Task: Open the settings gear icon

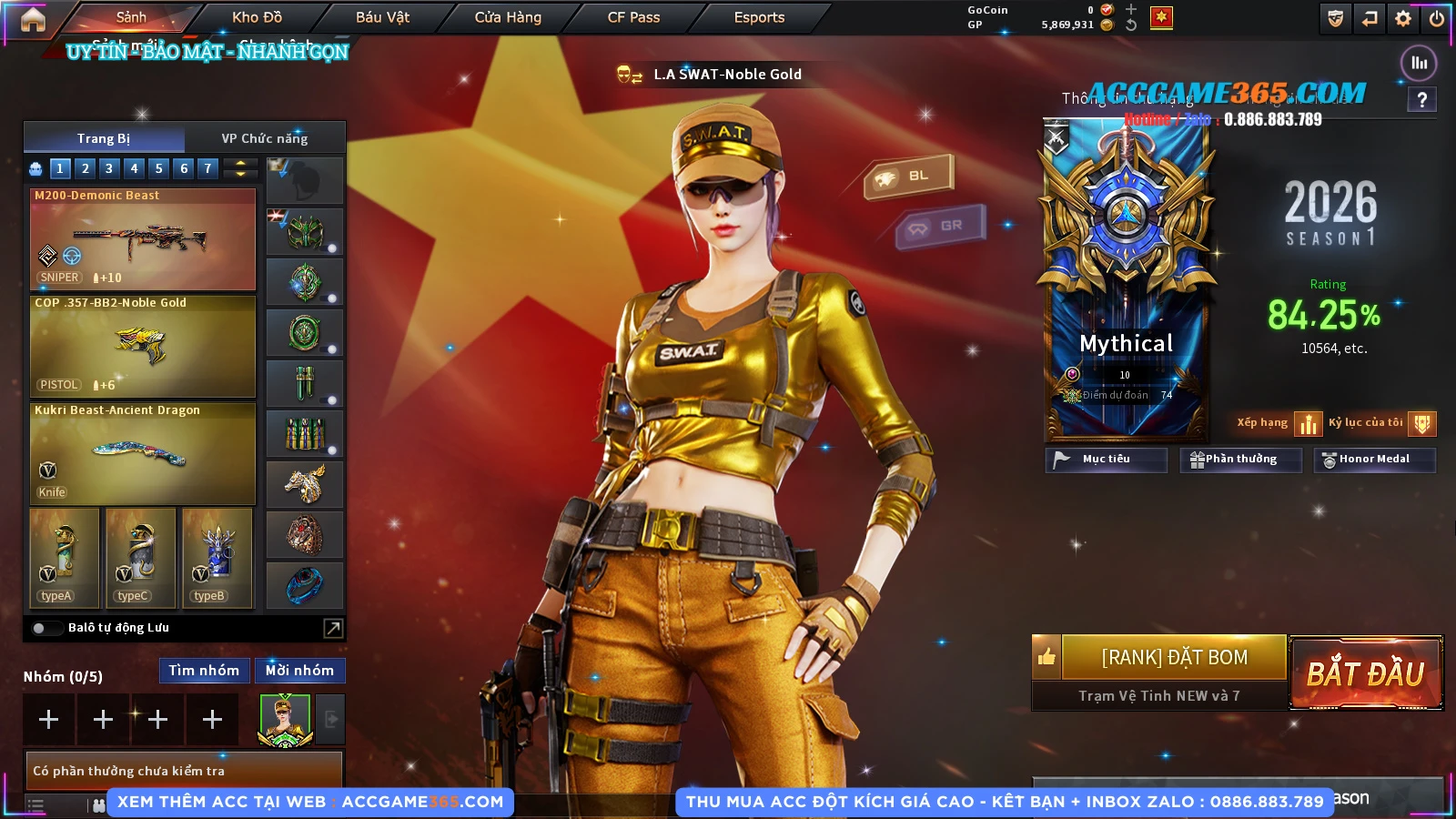Action: (1403, 18)
